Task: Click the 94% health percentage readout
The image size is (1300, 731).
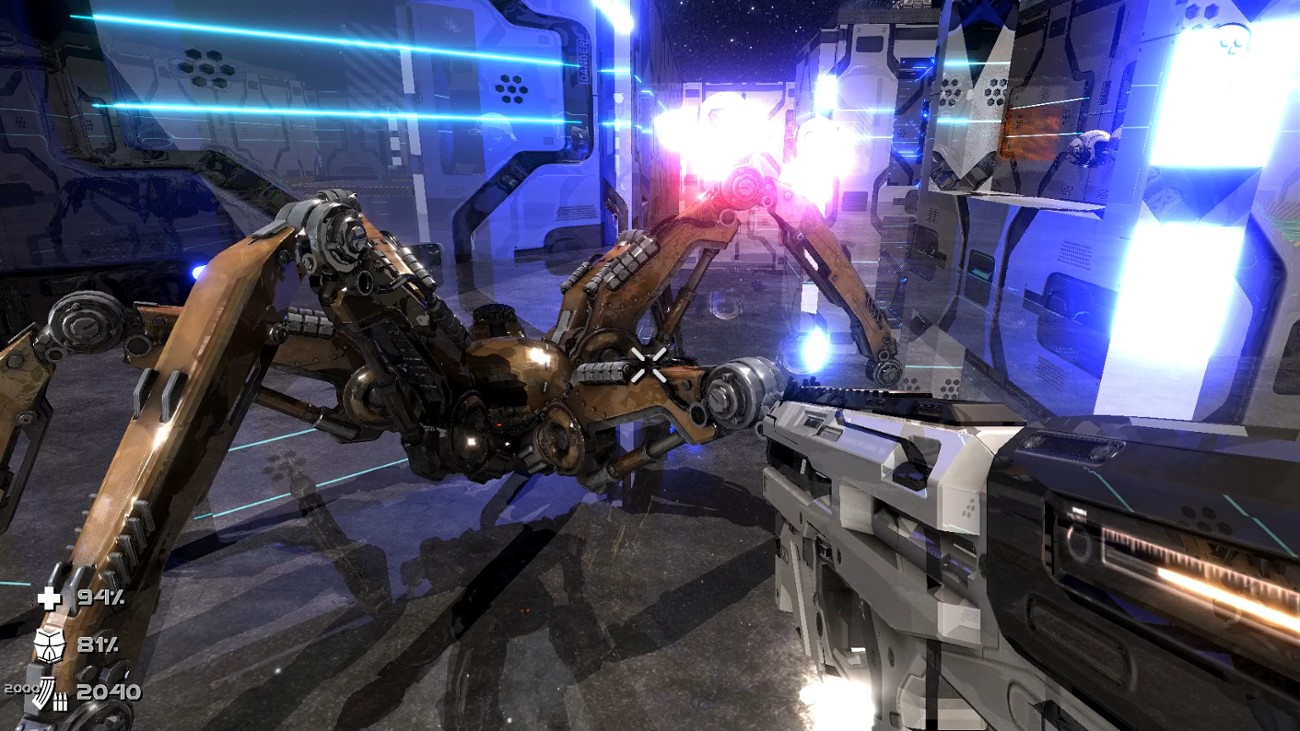Action: pos(100,598)
